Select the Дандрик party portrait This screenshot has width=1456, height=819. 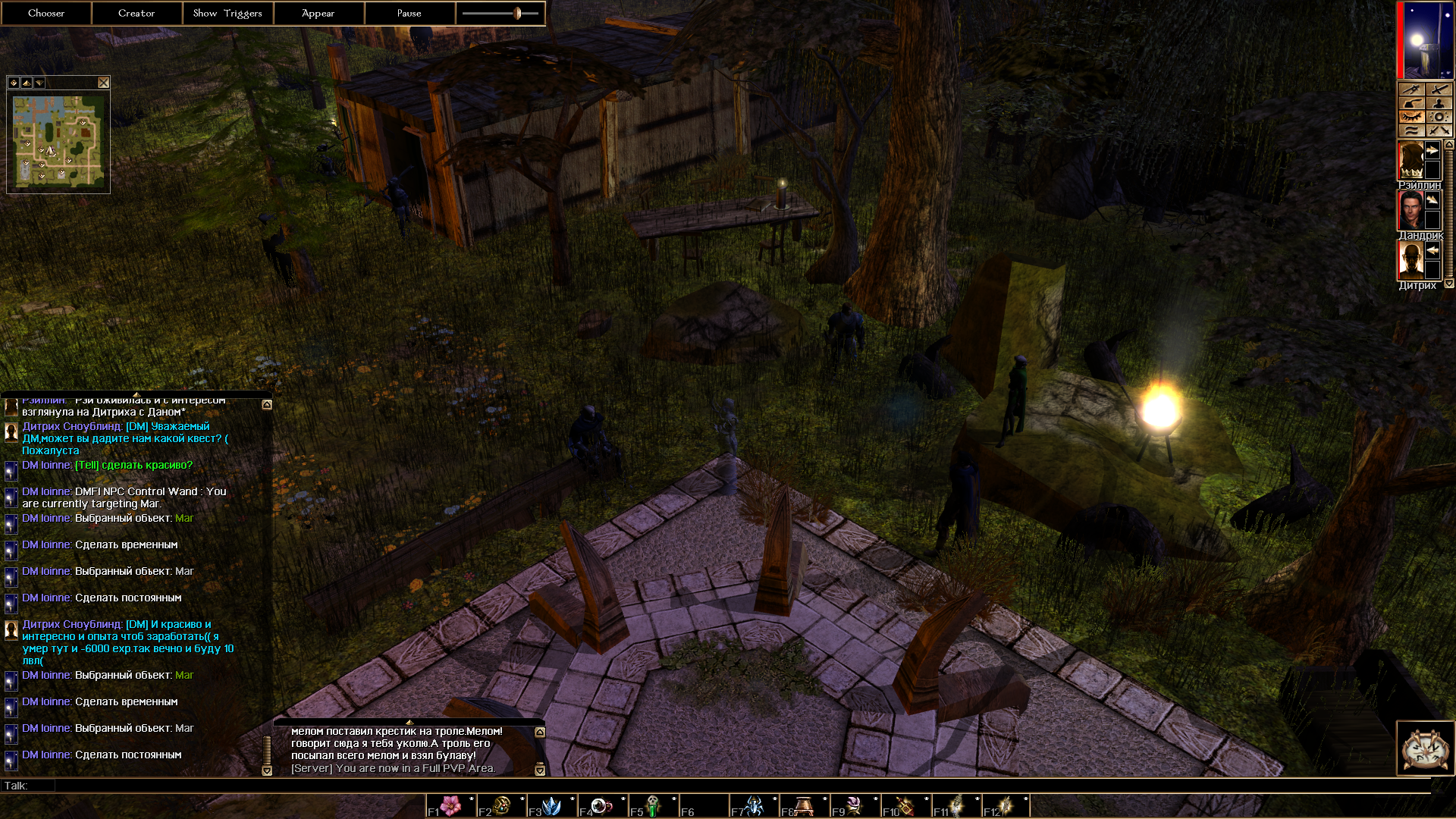[x=1410, y=210]
